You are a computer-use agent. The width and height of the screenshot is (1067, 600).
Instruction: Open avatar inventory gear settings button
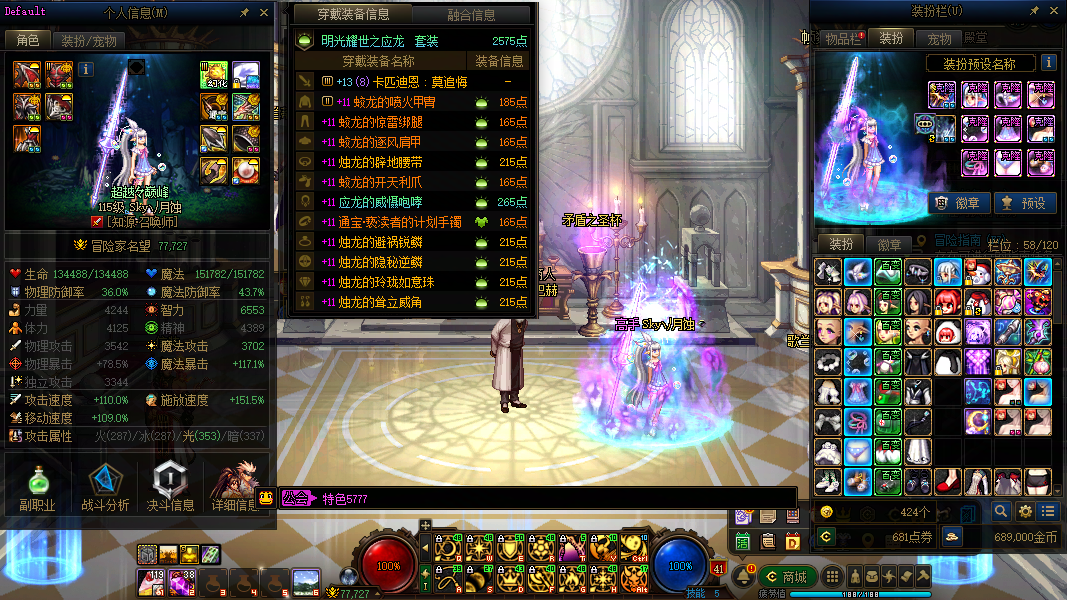pyautogui.click(x=1025, y=512)
